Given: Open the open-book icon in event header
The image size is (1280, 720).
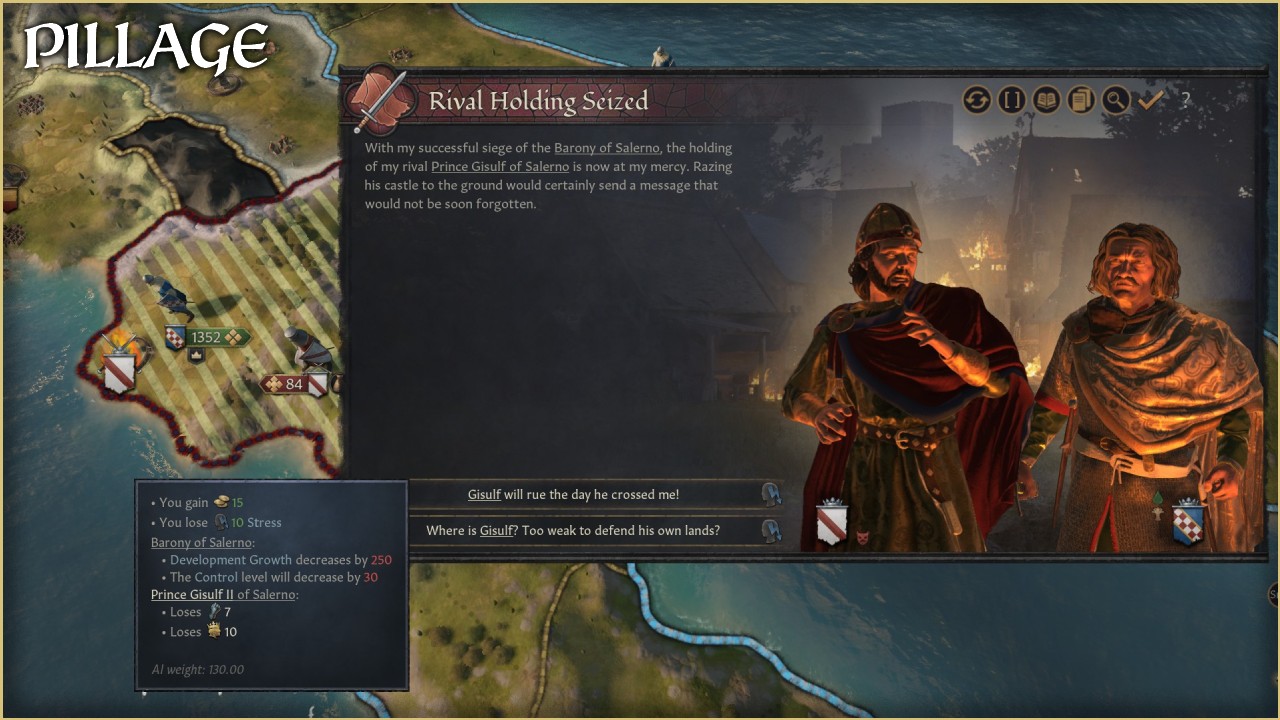Looking at the screenshot, I should [x=1046, y=100].
